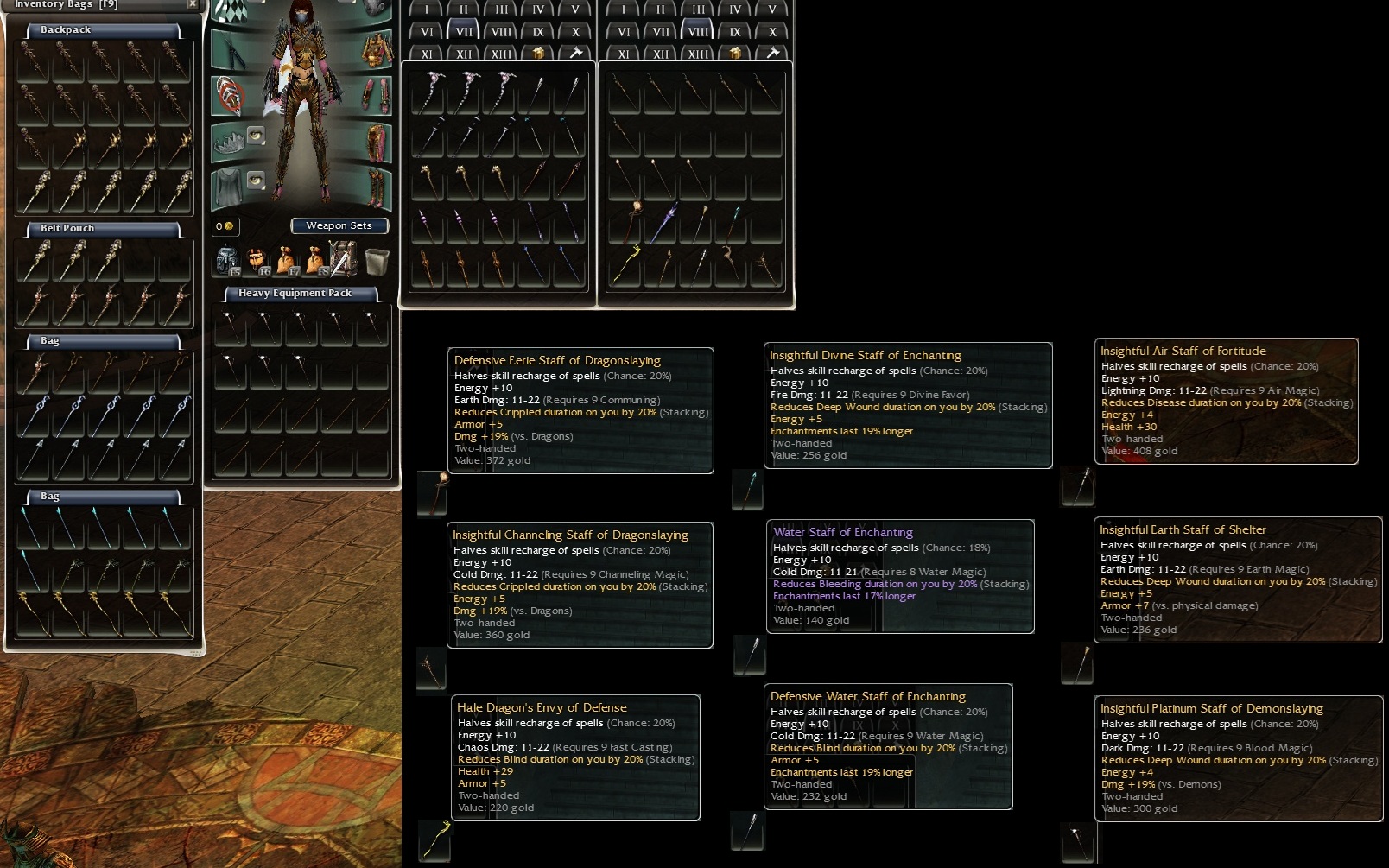Click the trash can icon

[x=377, y=260]
